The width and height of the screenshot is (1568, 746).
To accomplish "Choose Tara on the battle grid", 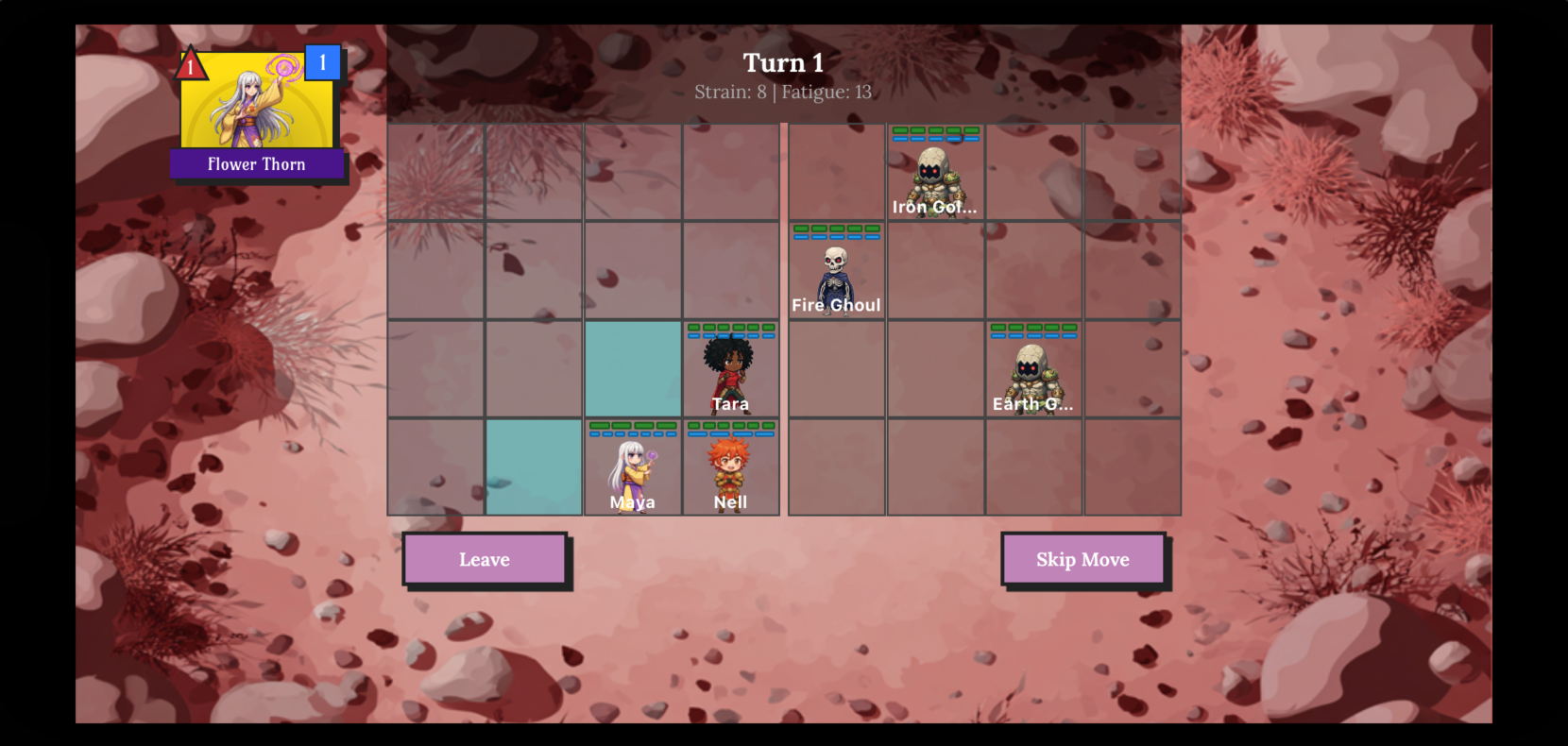I will 730,370.
